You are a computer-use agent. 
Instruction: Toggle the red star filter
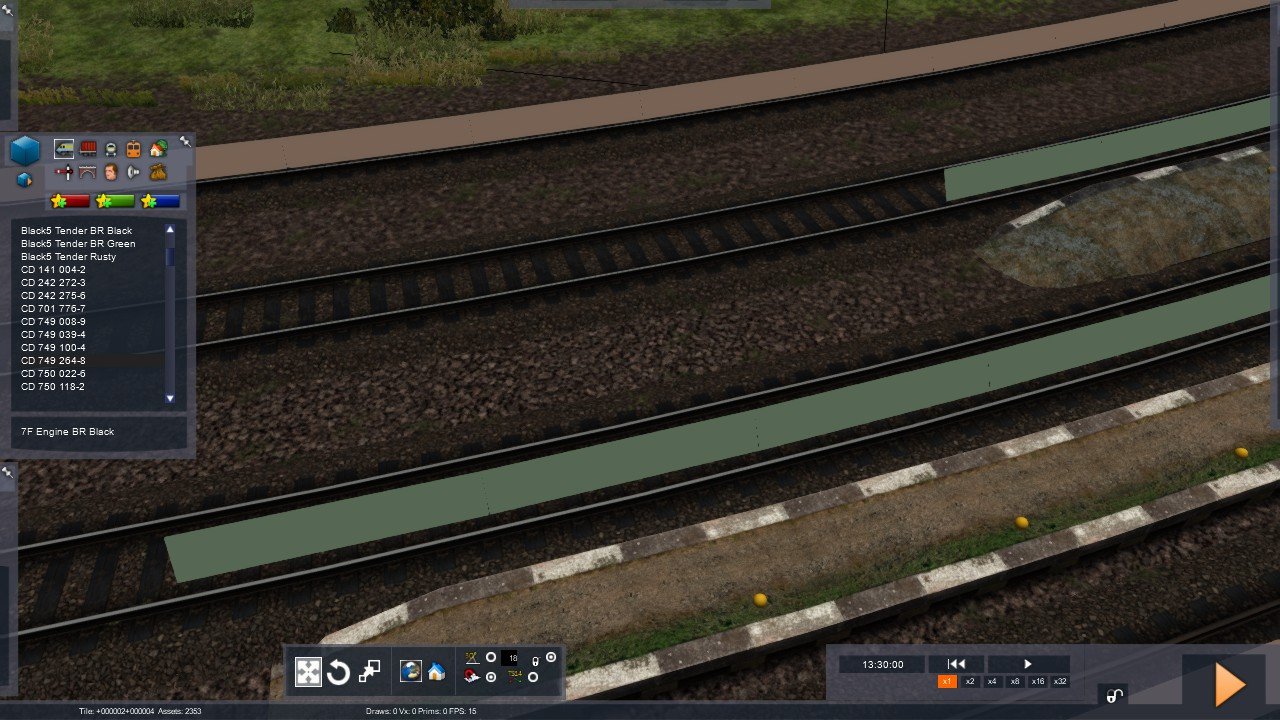pyautogui.click(x=71, y=201)
